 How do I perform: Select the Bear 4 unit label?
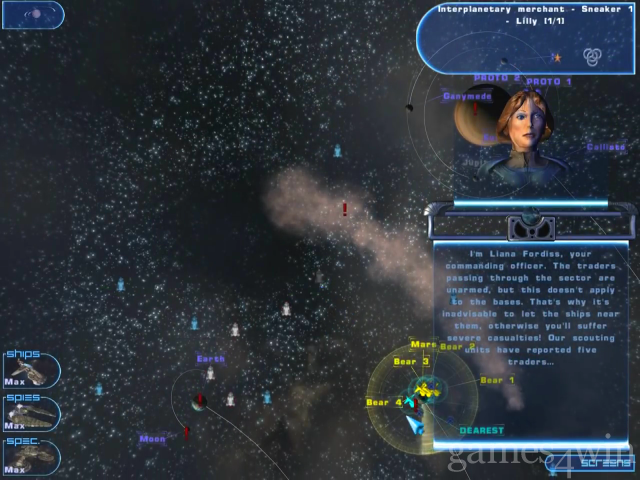point(384,402)
